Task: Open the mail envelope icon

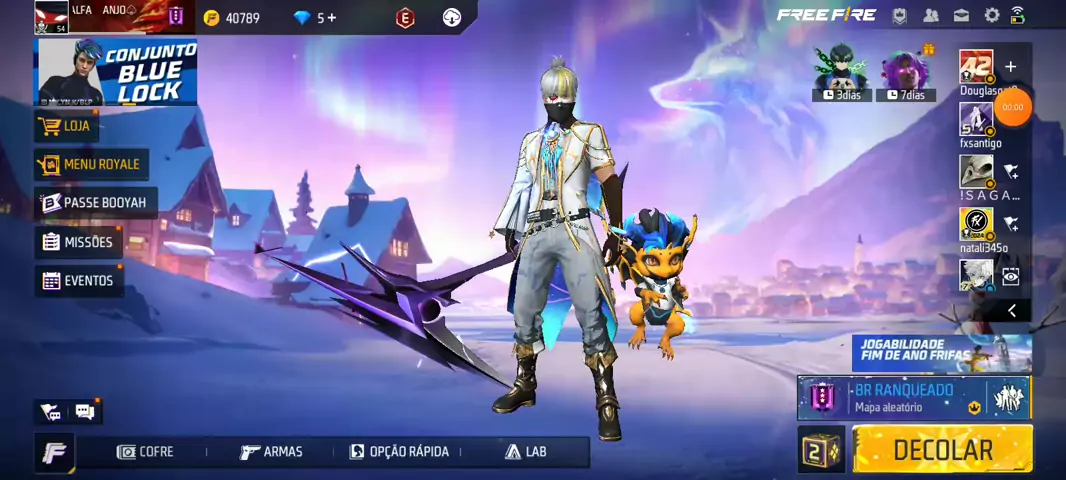Action: coord(961,15)
